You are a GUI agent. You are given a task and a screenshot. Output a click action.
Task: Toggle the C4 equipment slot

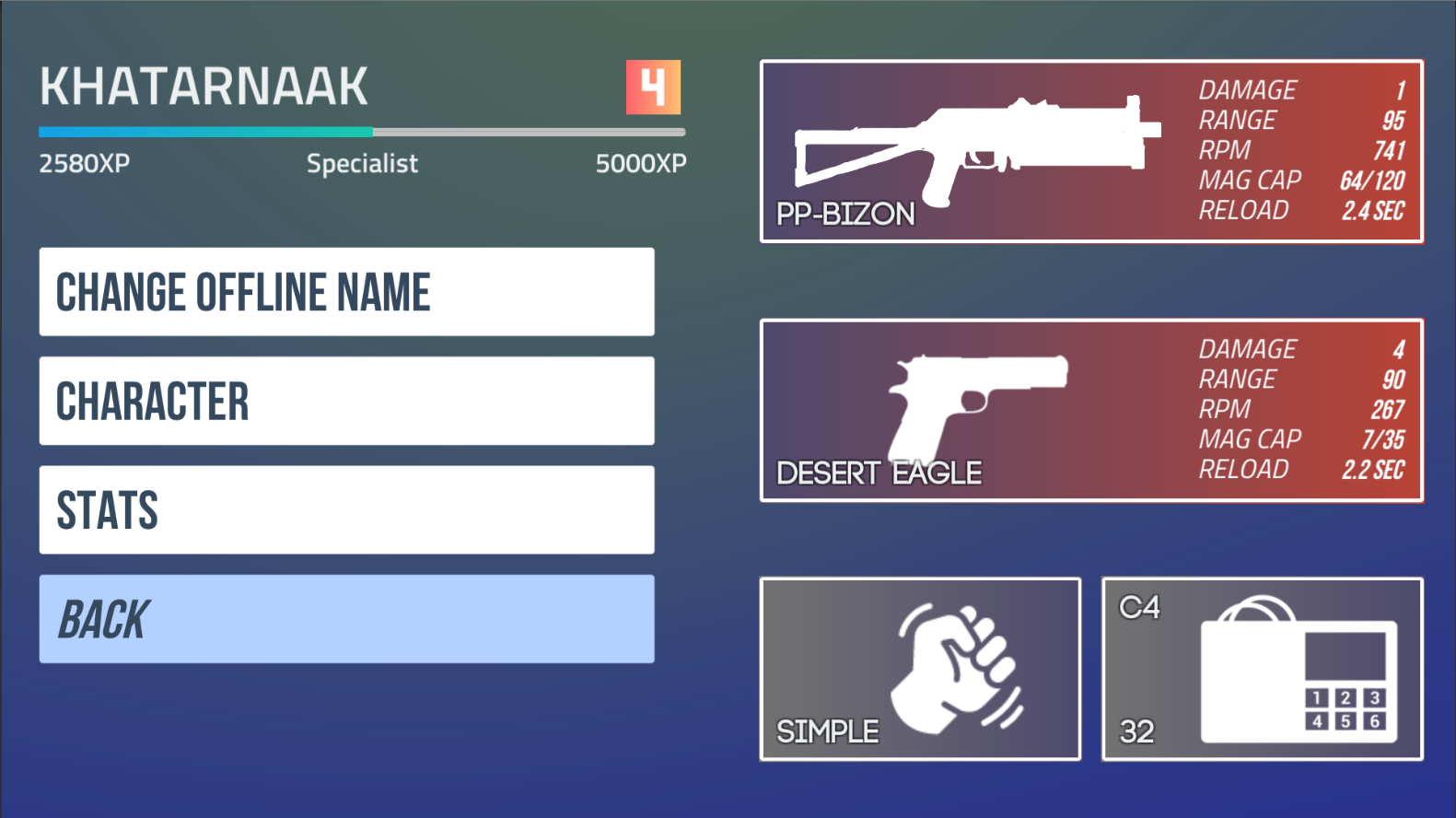coord(1262,668)
